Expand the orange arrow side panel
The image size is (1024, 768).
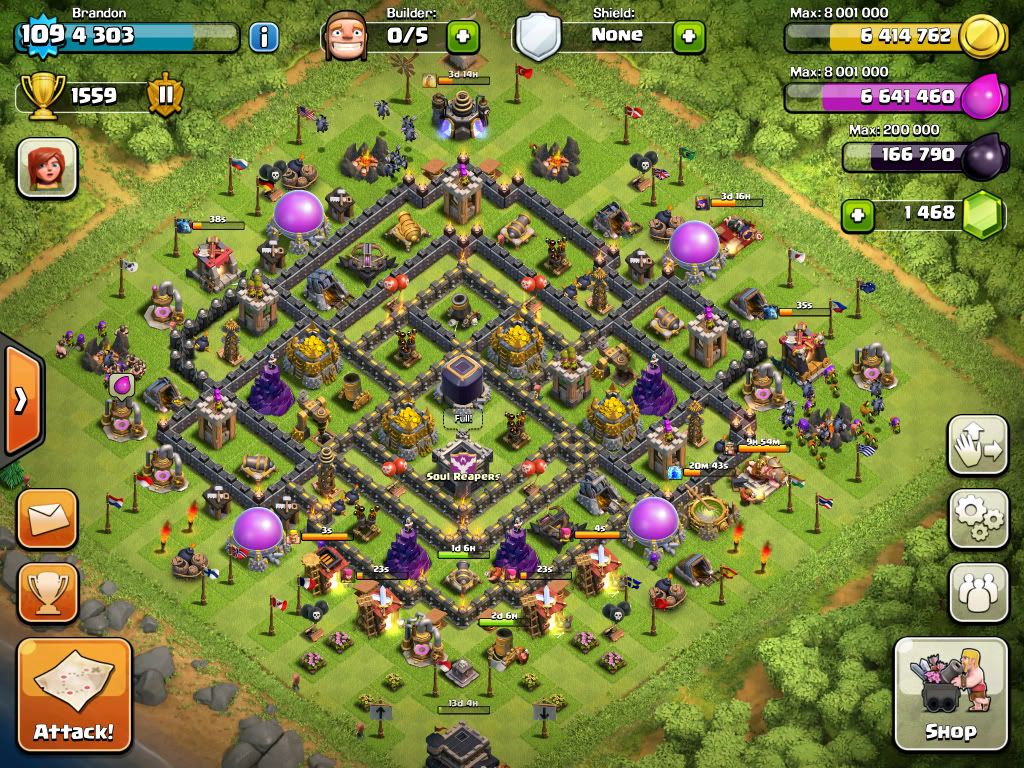[20, 400]
